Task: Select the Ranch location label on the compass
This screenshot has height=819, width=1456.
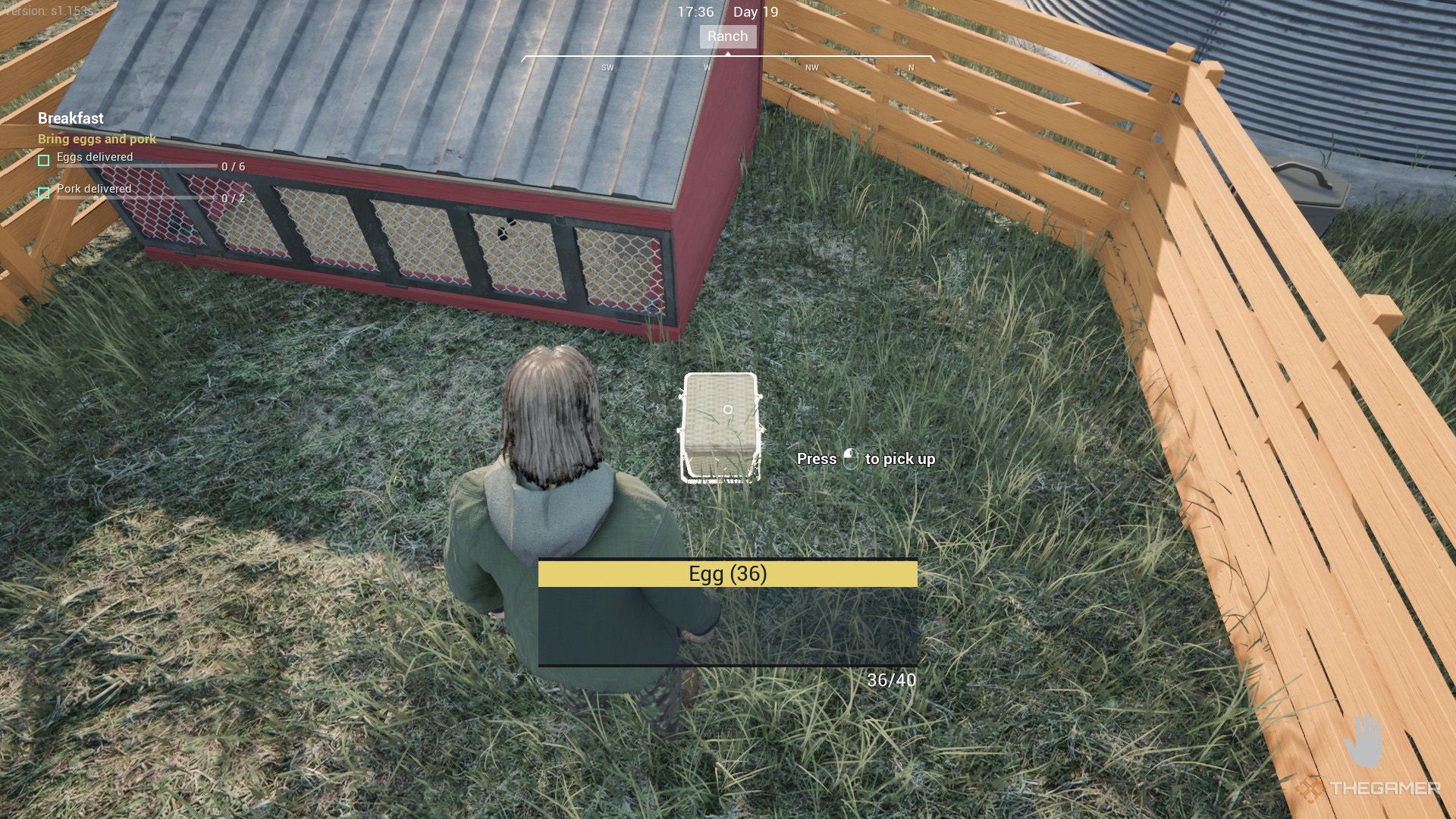Action: click(727, 36)
